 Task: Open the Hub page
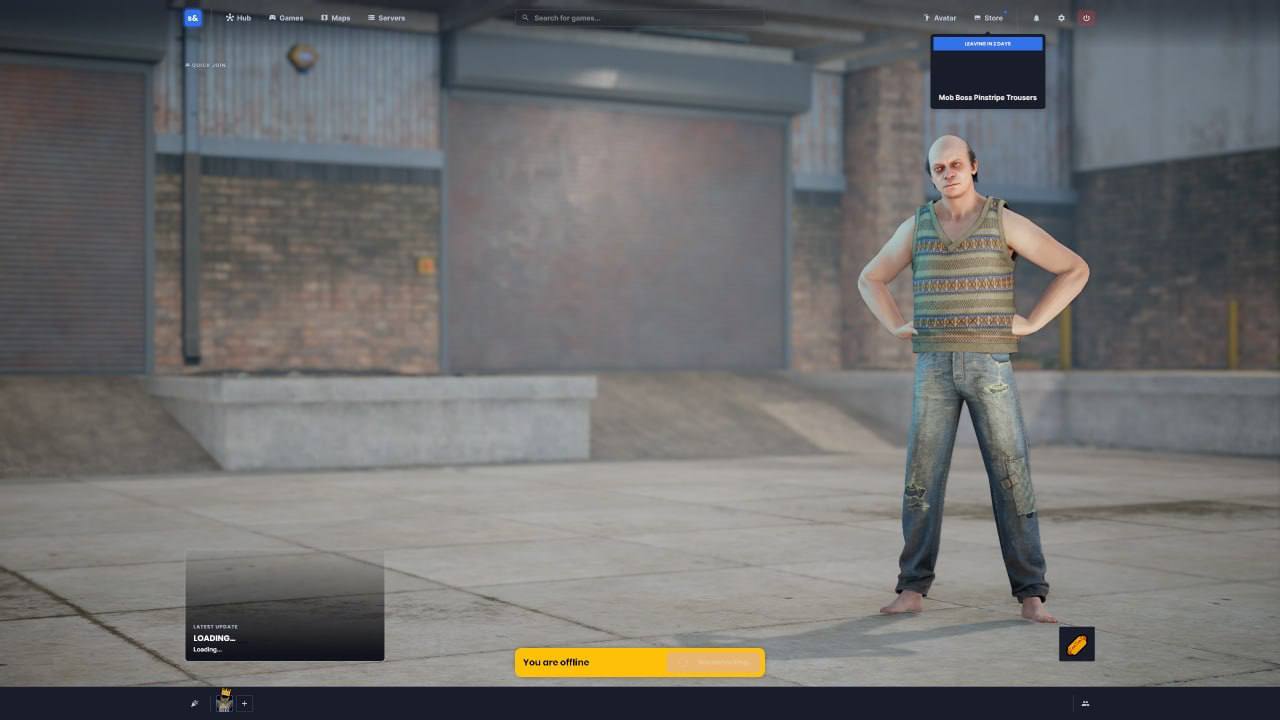click(238, 18)
